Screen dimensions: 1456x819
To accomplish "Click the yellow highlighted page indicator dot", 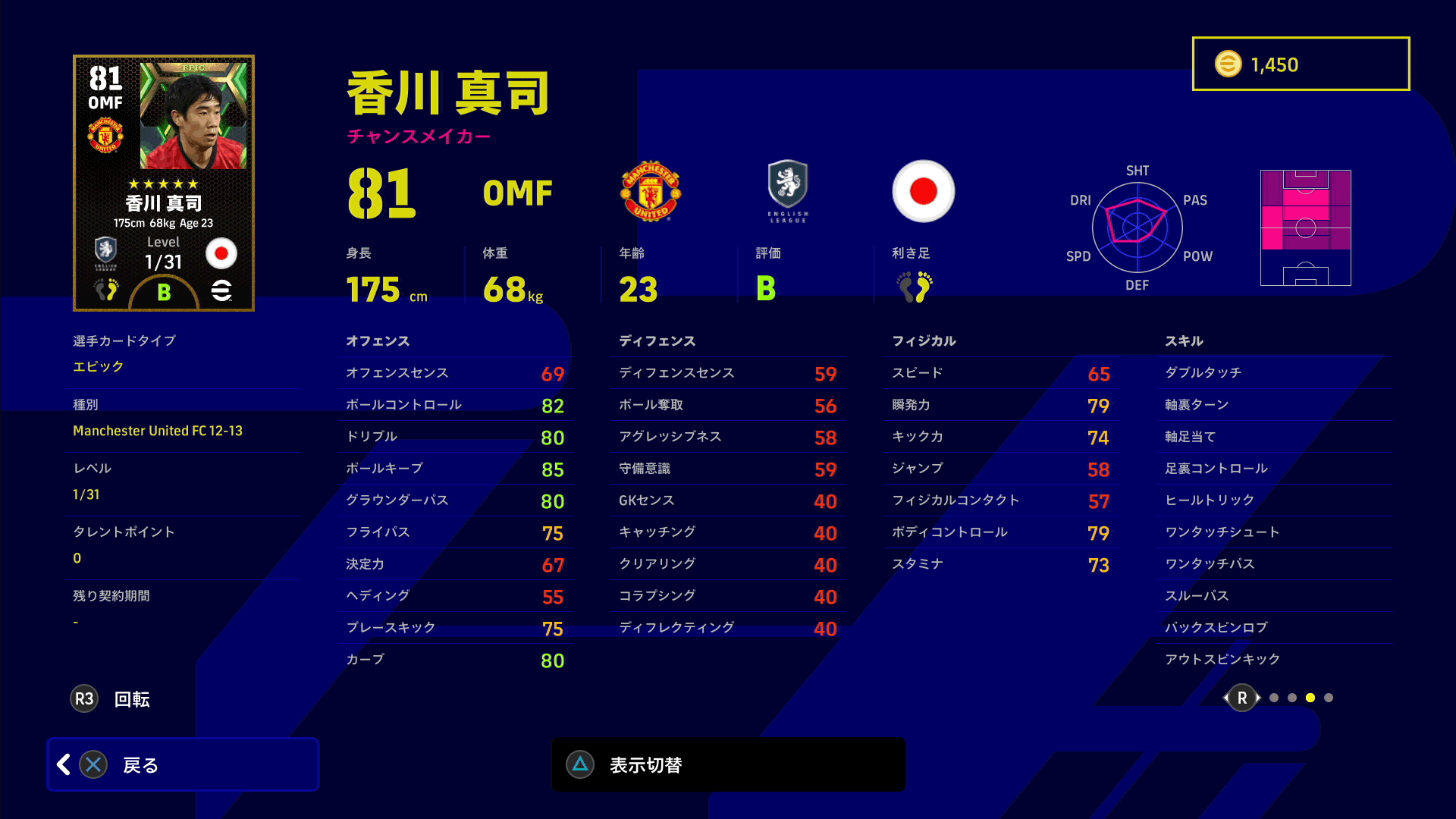I will tap(1310, 698).
